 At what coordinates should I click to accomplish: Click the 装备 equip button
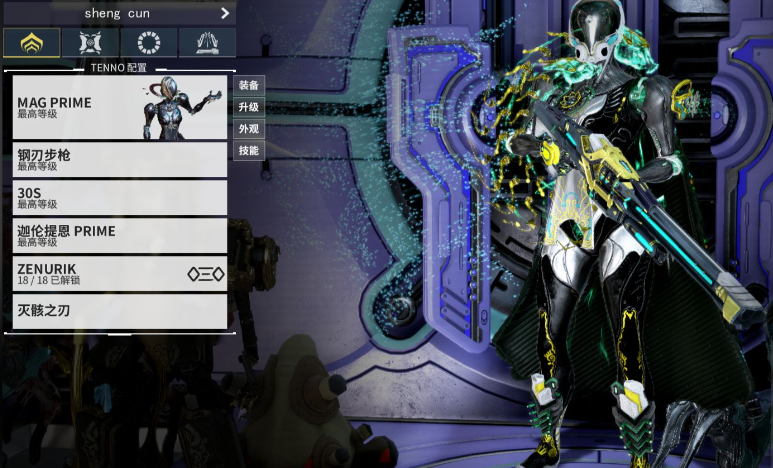(249, 85)
